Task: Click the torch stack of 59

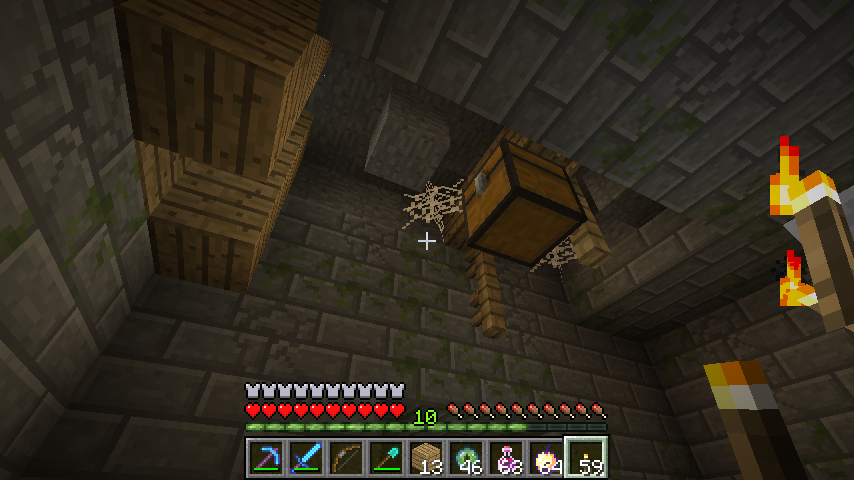Action: [586, 458]
